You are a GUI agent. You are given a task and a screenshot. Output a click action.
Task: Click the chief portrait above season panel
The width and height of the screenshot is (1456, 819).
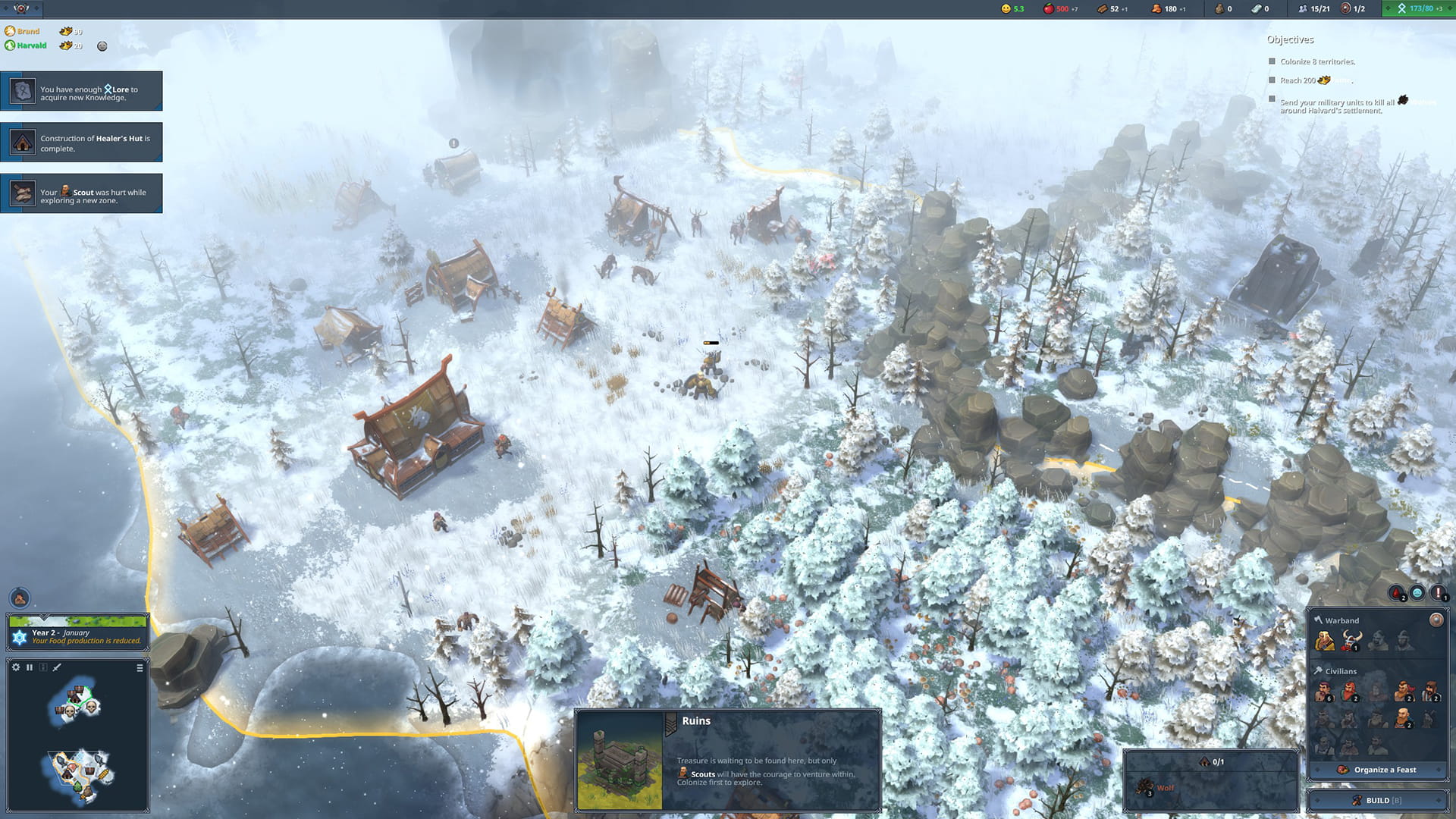[20, 598]
